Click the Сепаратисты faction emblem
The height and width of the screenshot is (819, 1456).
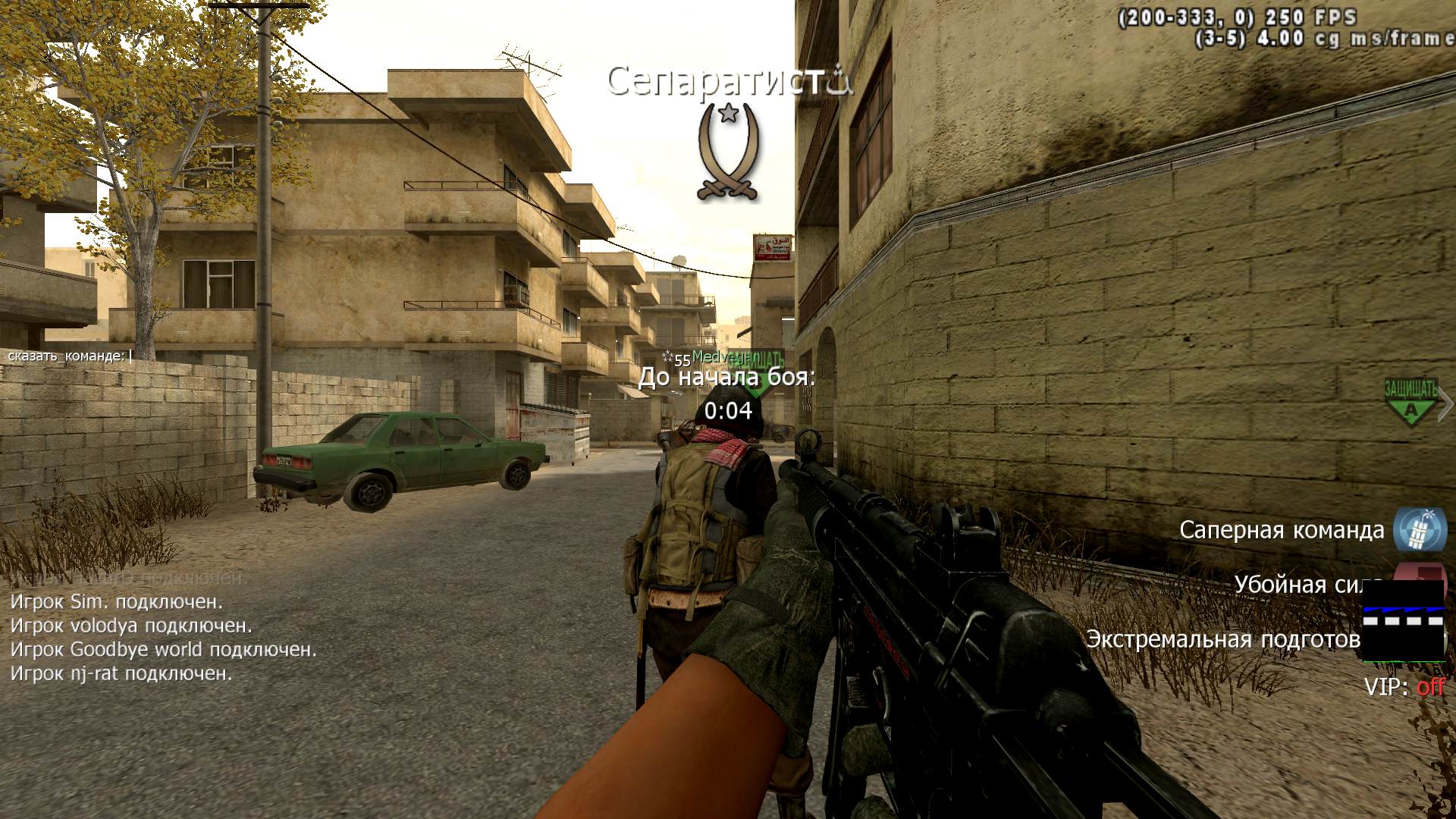click(729, 152)
